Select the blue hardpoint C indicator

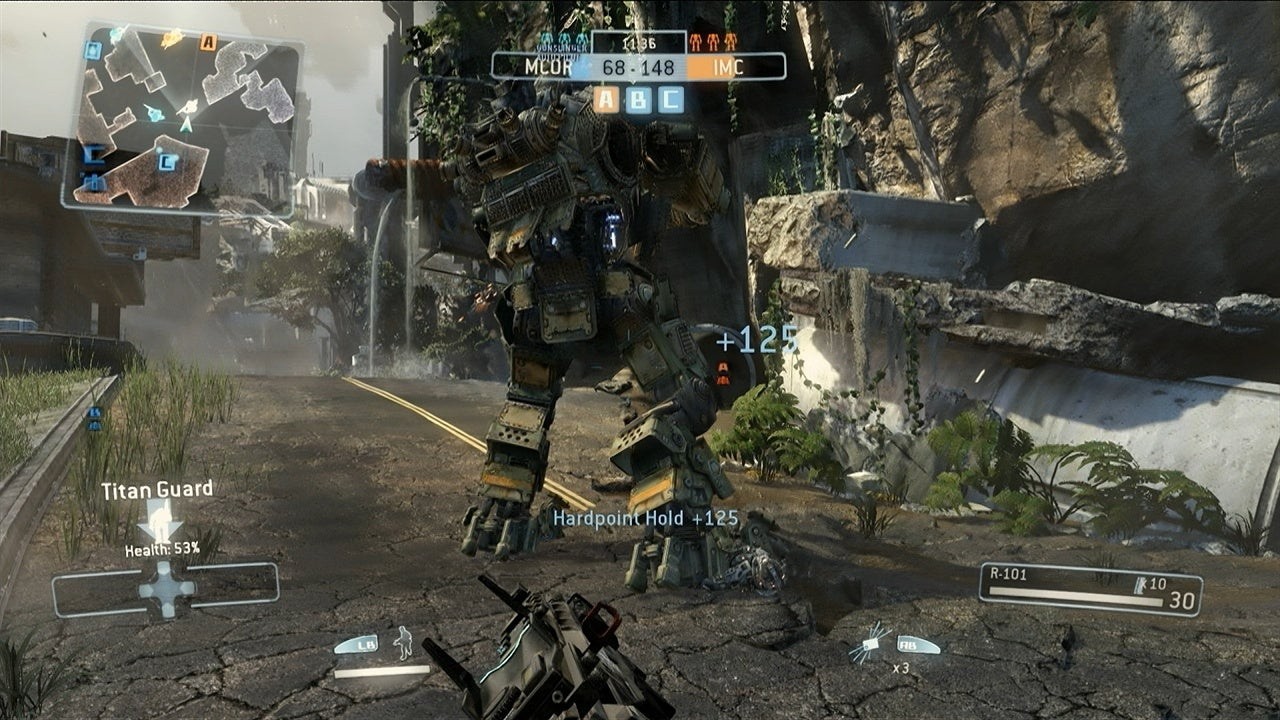tap(670, 99)
